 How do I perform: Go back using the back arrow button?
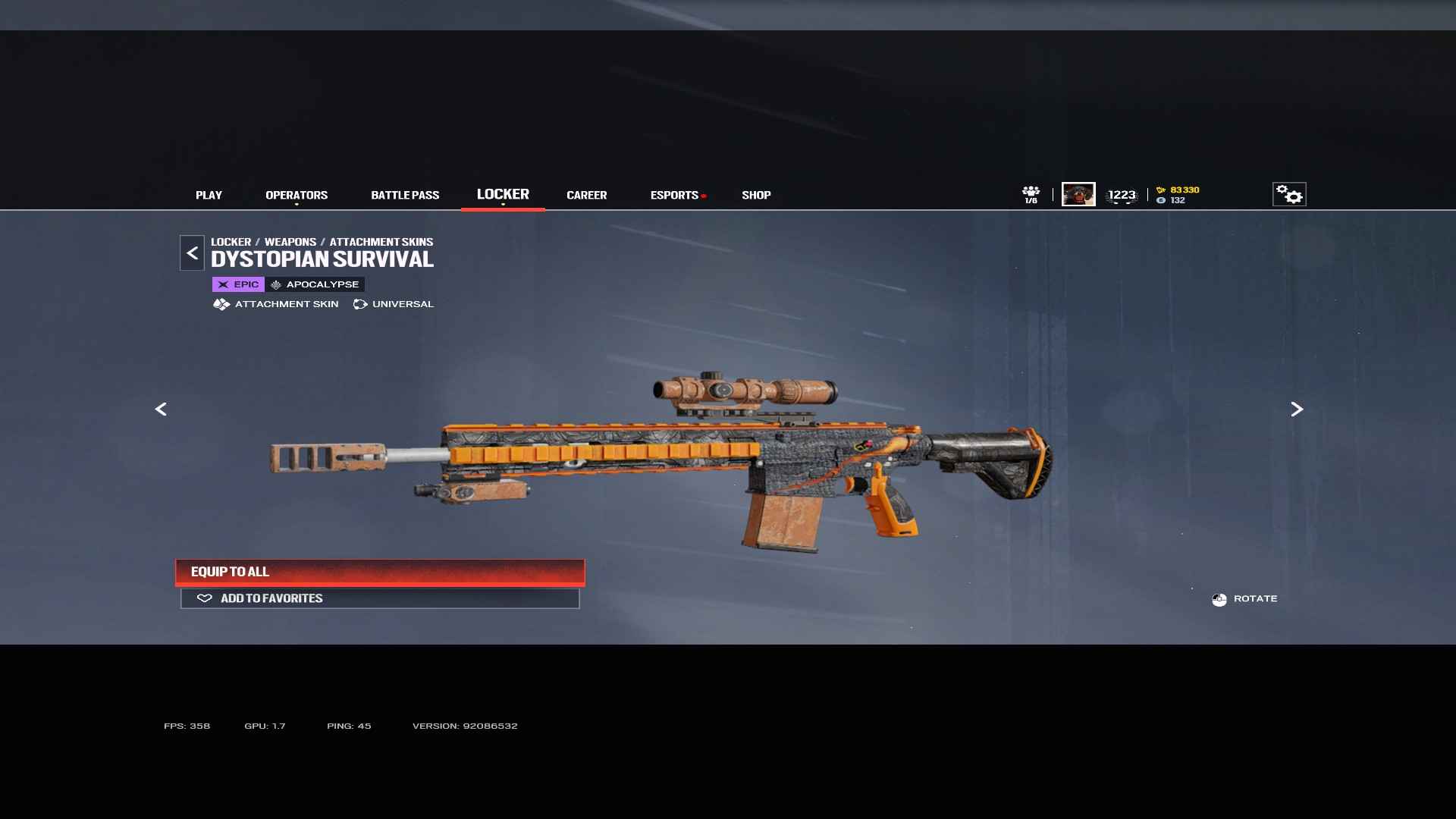click(192, 253)
